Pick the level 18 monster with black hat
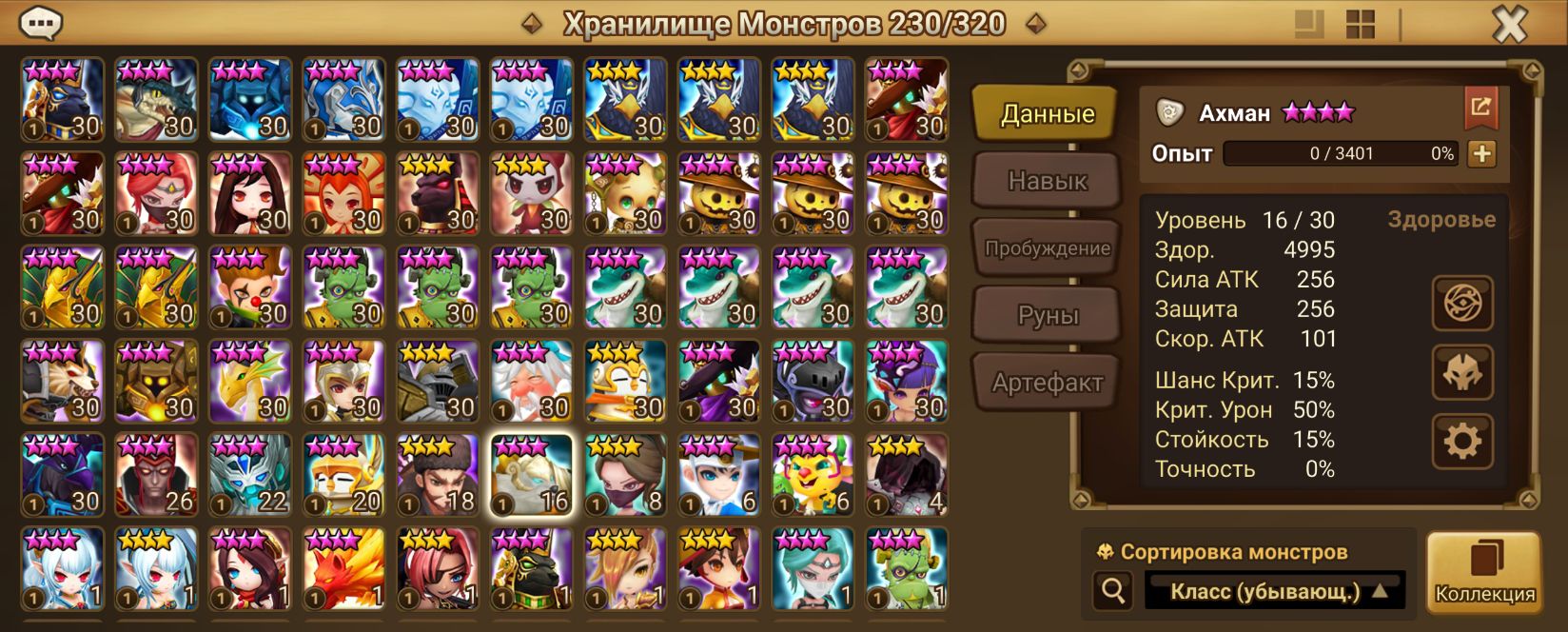 pyautogui.click(x=437, y=474)
